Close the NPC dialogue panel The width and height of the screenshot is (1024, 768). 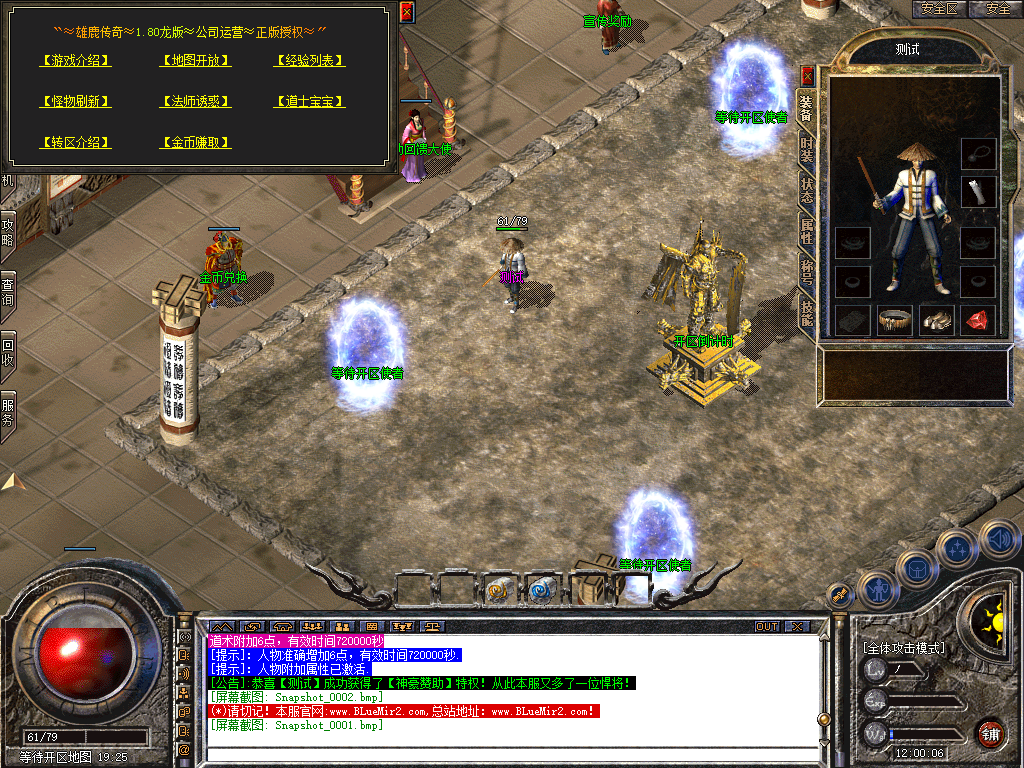coord(406,12)
